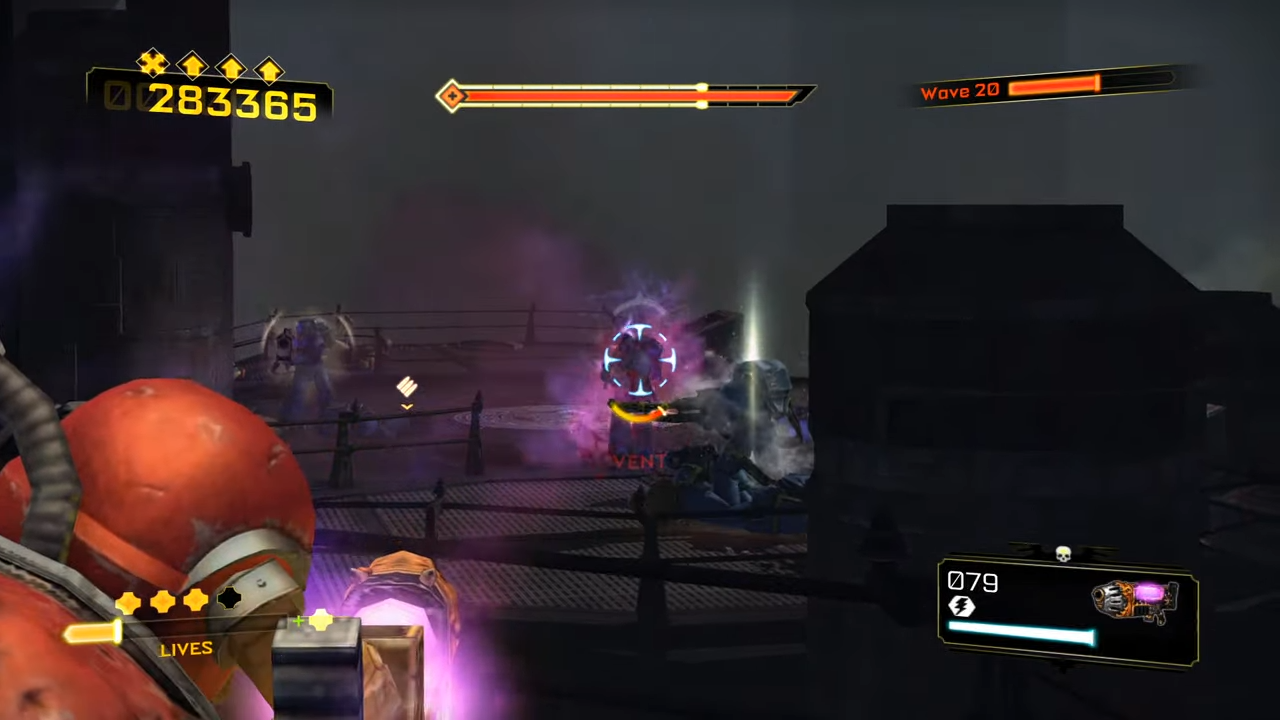Select the cross multiplier icon above score

click(x=152, y=63)
